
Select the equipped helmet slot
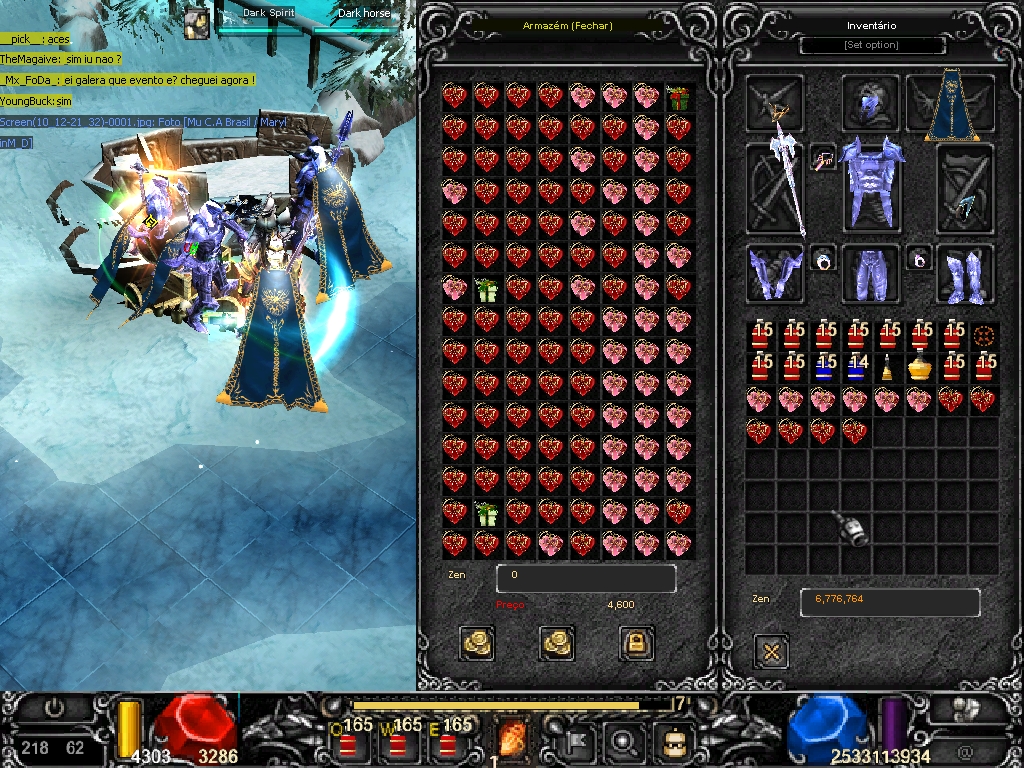[x=871, y=103]
